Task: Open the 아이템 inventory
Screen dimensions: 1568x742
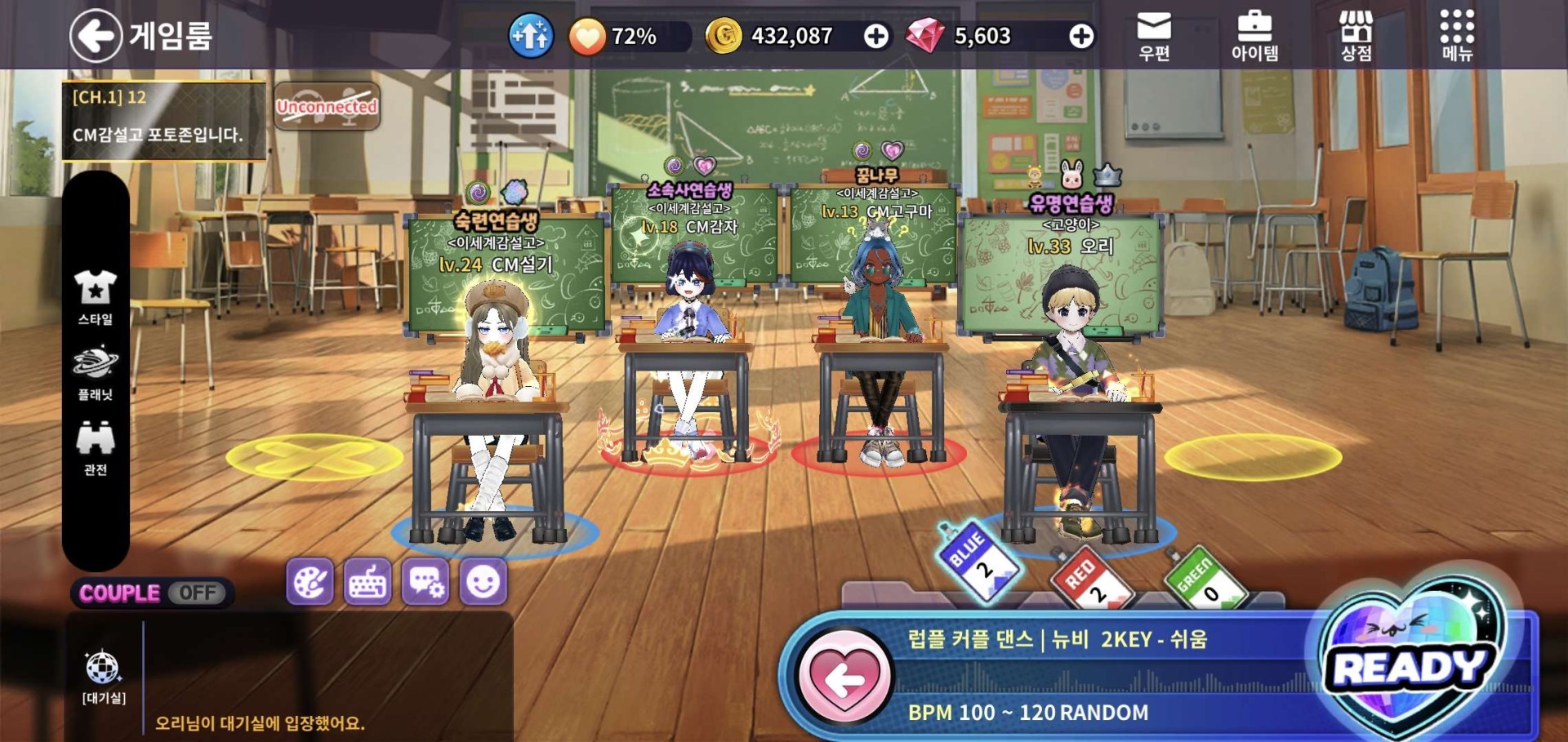Action: pyautogui.click(x=1254, y=36)
